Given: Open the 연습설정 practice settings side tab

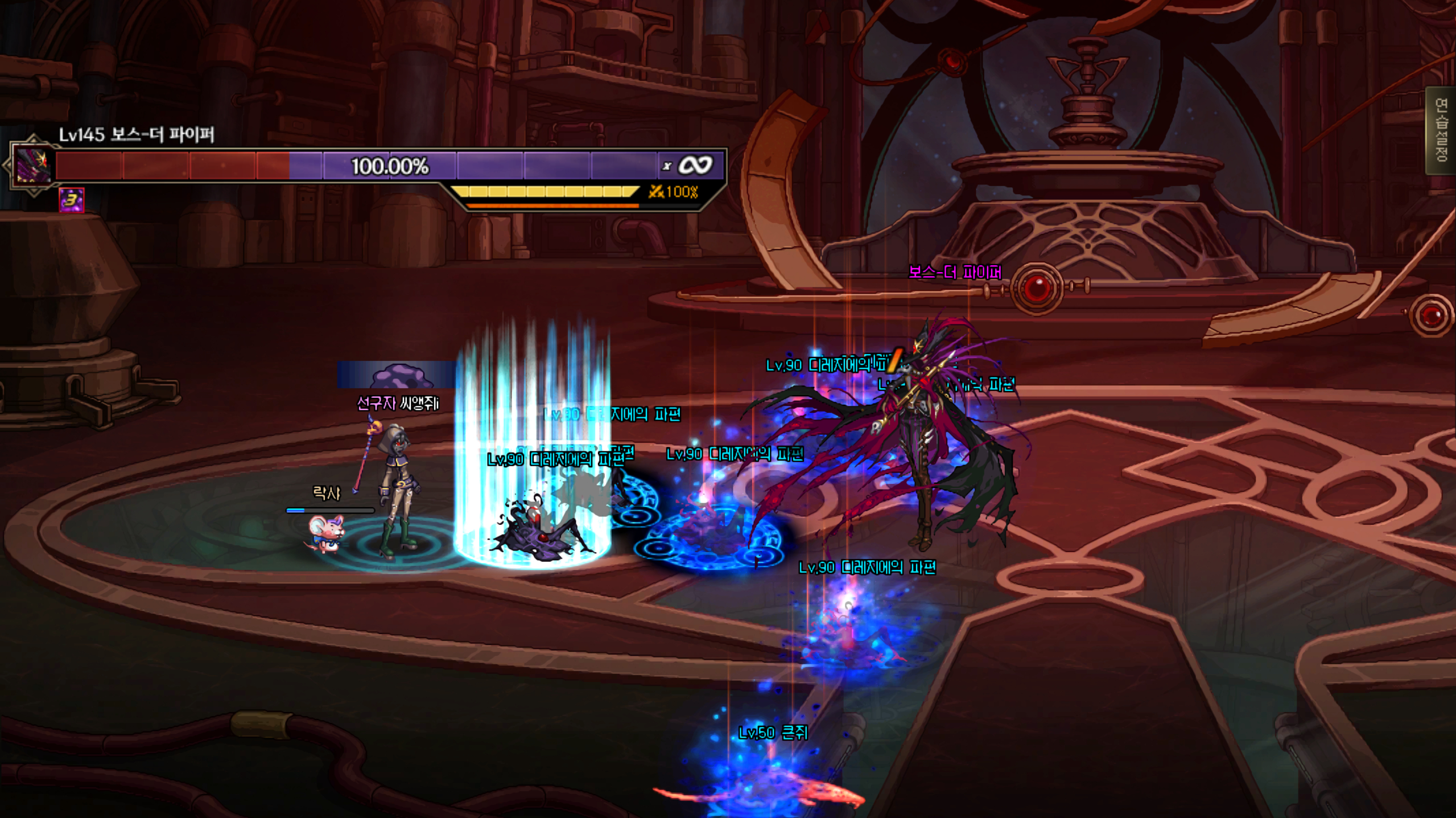Looking at the screenshot, I should tap(1441, 130).
